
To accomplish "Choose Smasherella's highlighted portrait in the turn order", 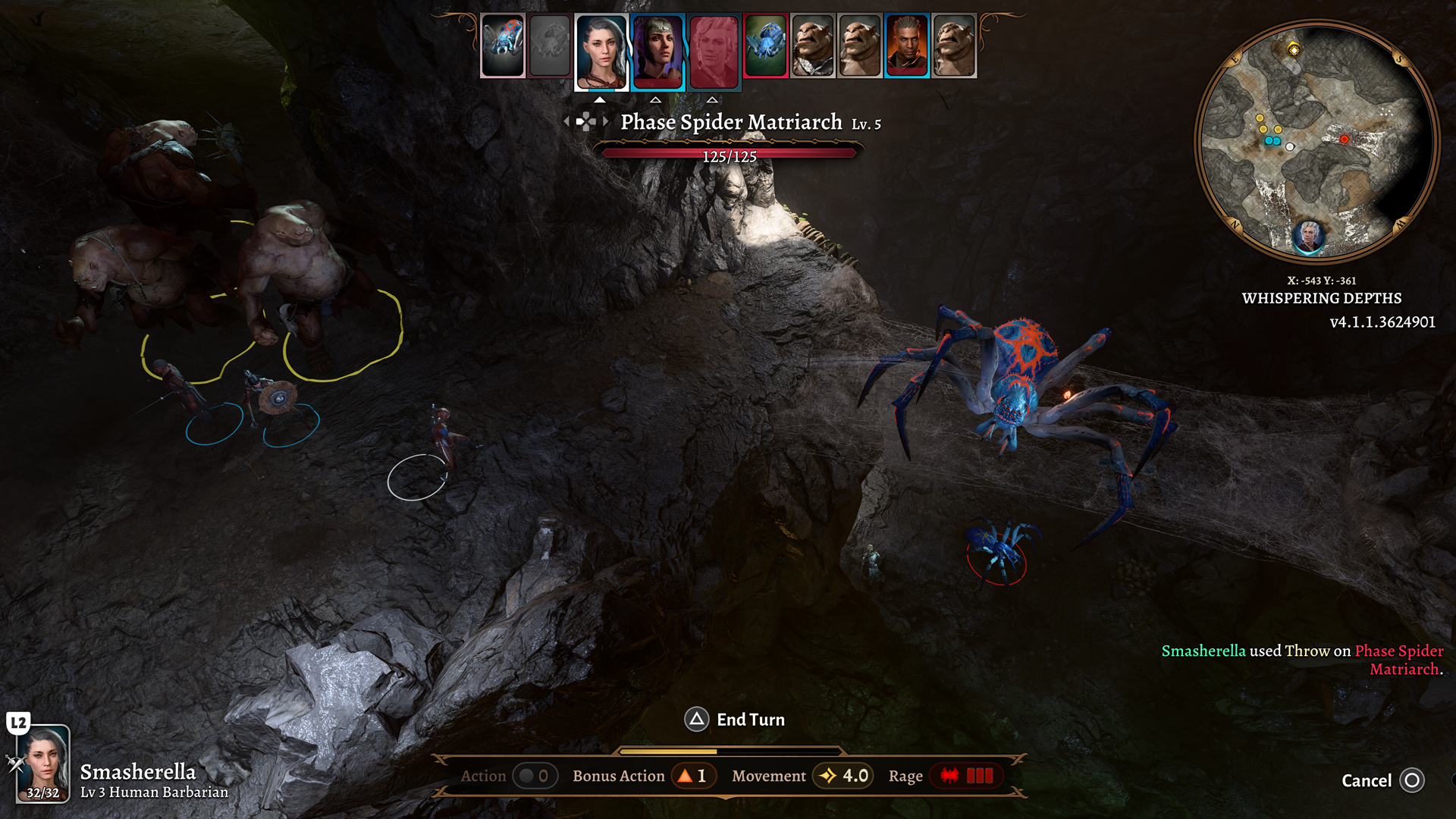I will [601, 52].
